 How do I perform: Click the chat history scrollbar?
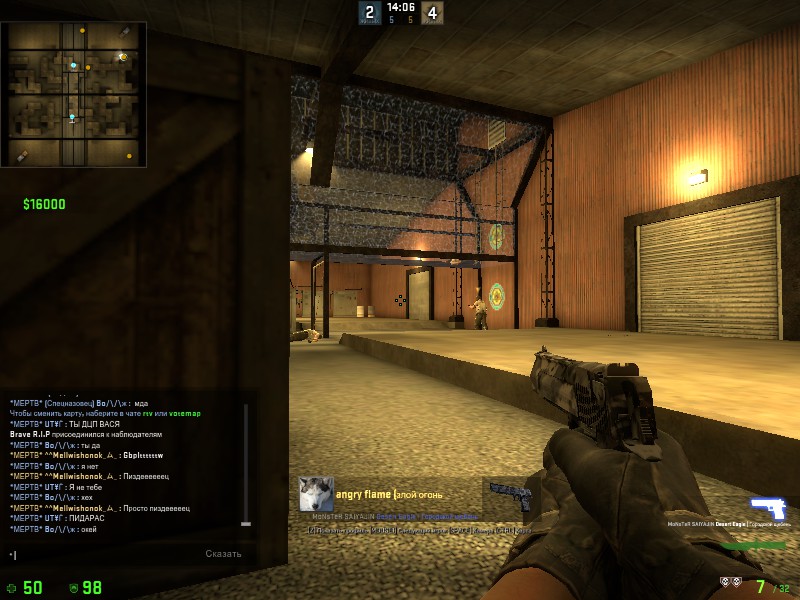click(247, 463)
